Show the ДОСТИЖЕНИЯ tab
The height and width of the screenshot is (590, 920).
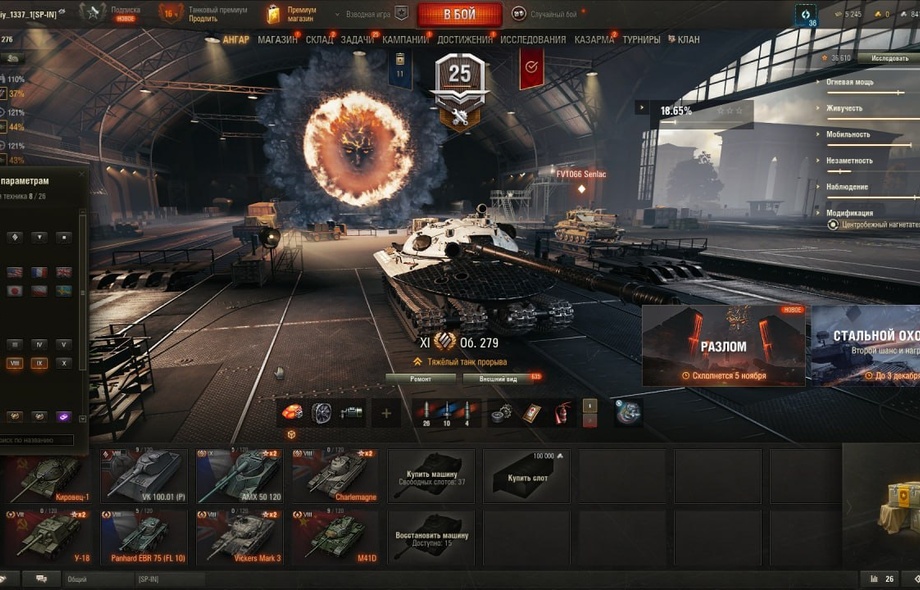click(465, 40)
